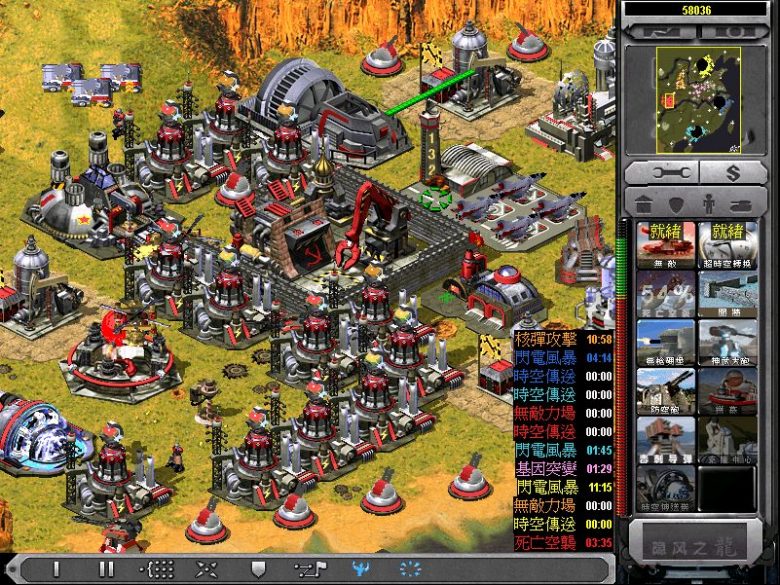Click the cameo showing 54% progress

(666, 294)
